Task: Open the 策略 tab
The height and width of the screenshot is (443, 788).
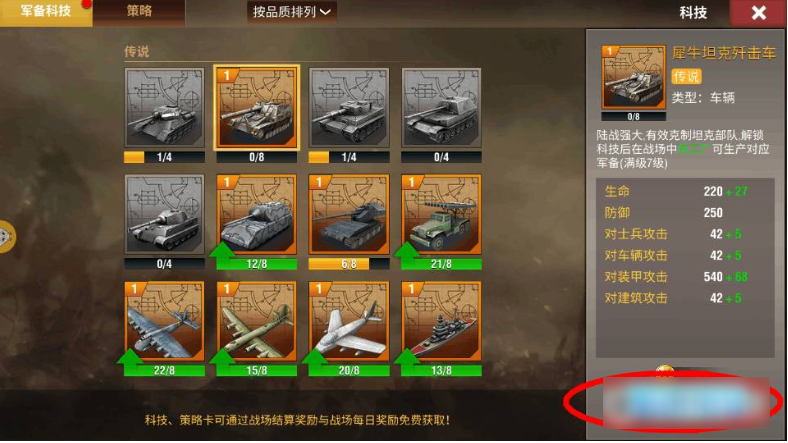Action: click(140, 12)
